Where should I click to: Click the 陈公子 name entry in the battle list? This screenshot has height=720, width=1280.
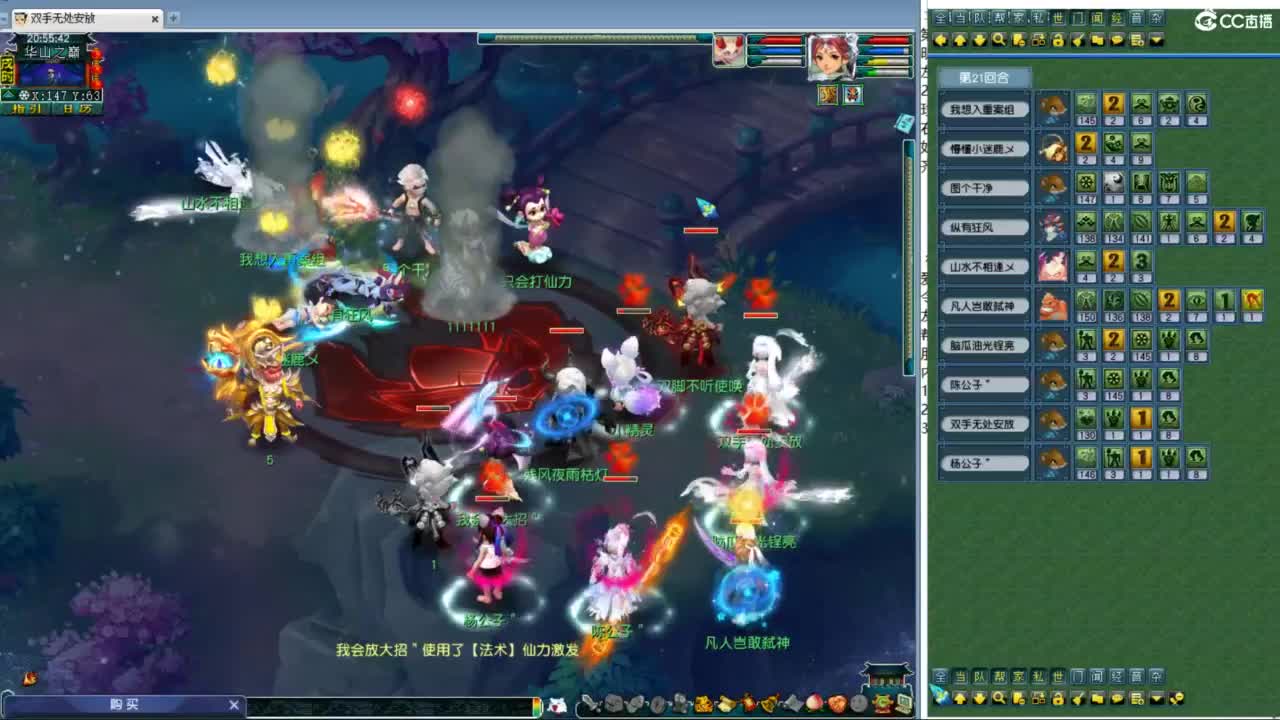click(984, 384)
